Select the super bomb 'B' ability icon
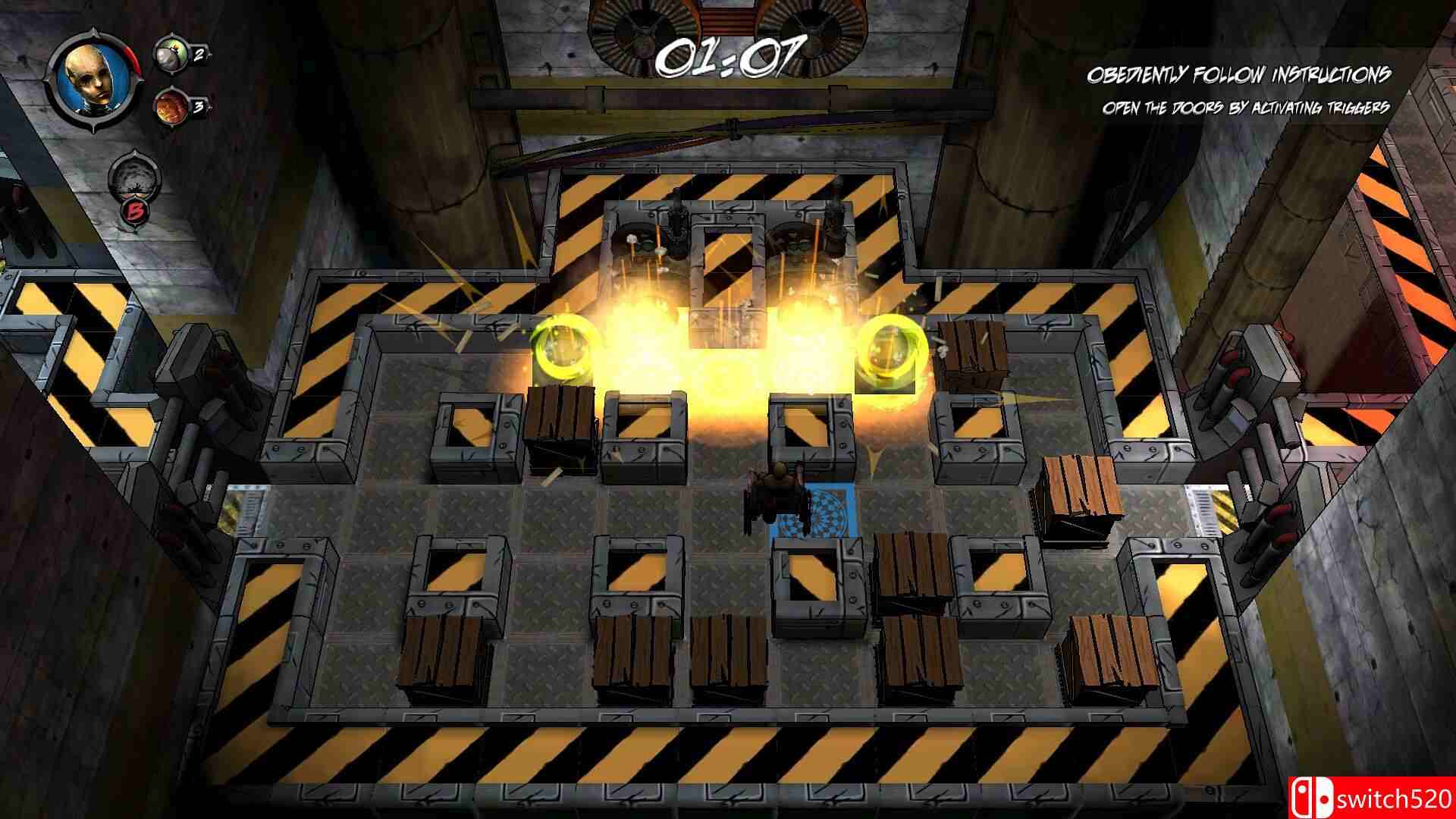The height and width of the screenshot is (819, 1456). pyautogui.click(x=133, y=187)
